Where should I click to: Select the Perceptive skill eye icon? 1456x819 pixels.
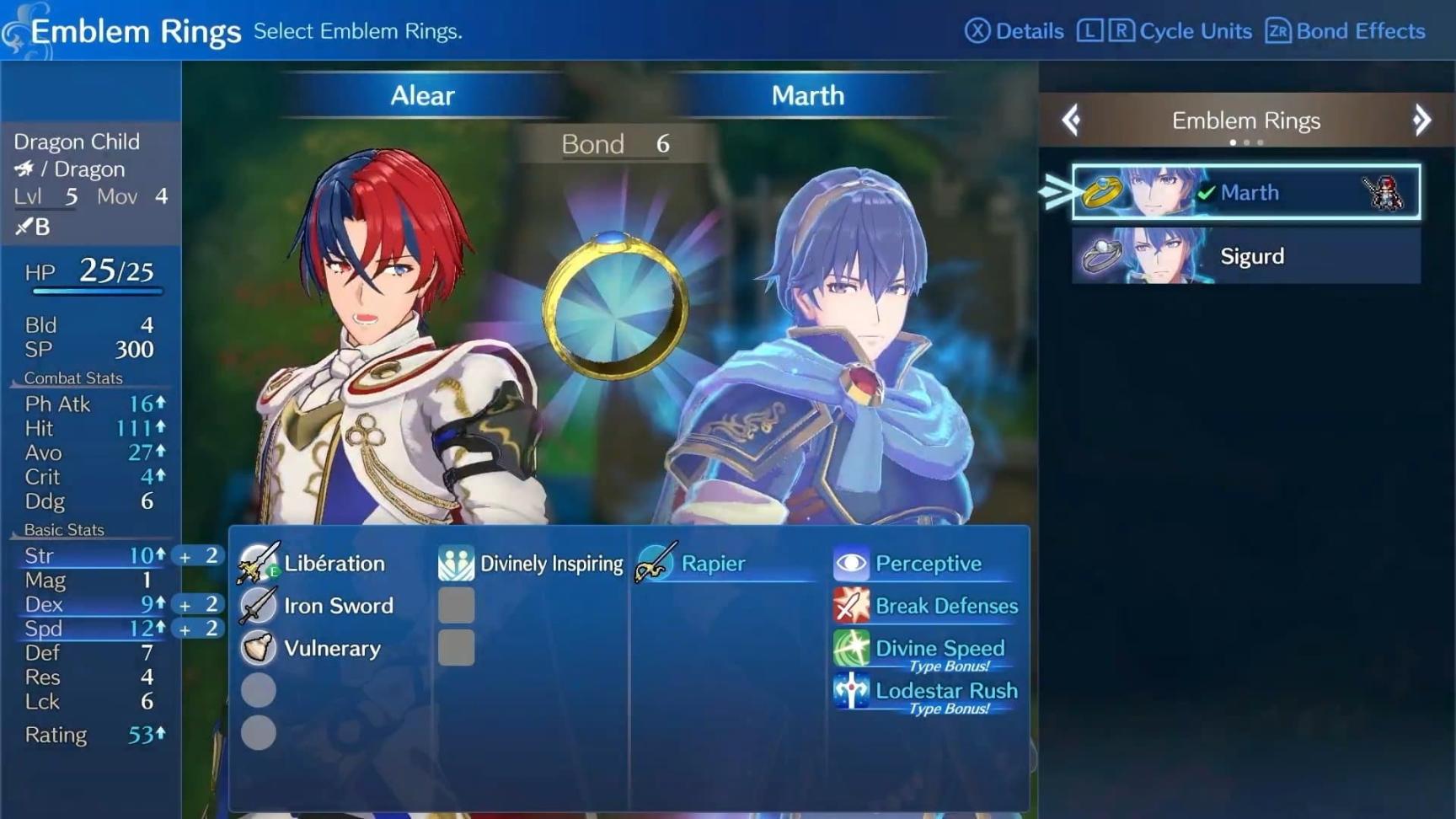pyautogui.click(x=851, y=562)
